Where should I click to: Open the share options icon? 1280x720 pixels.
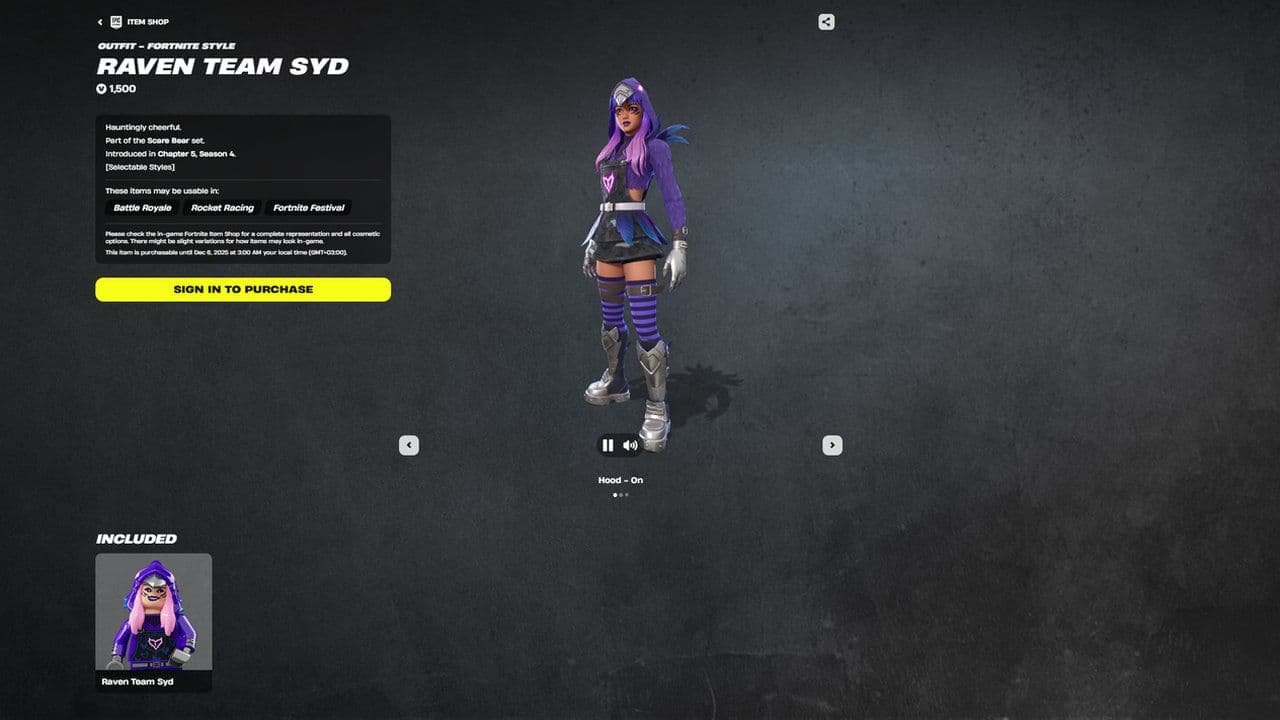tap(825, 20)
